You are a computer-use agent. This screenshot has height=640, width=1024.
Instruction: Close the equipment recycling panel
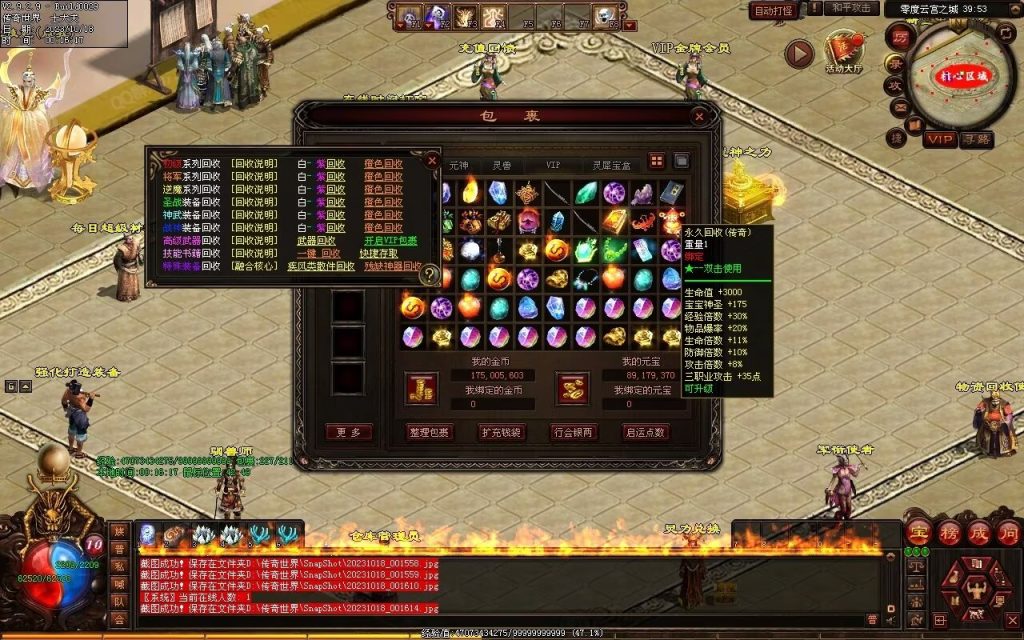point(432,160)
